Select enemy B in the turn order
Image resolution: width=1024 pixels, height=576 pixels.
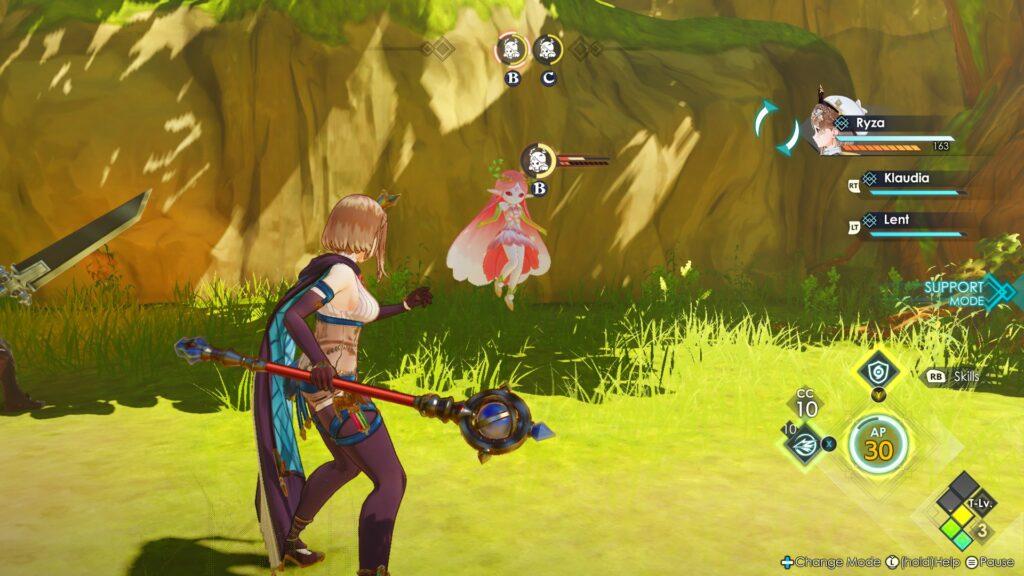[x=512, y=49]
